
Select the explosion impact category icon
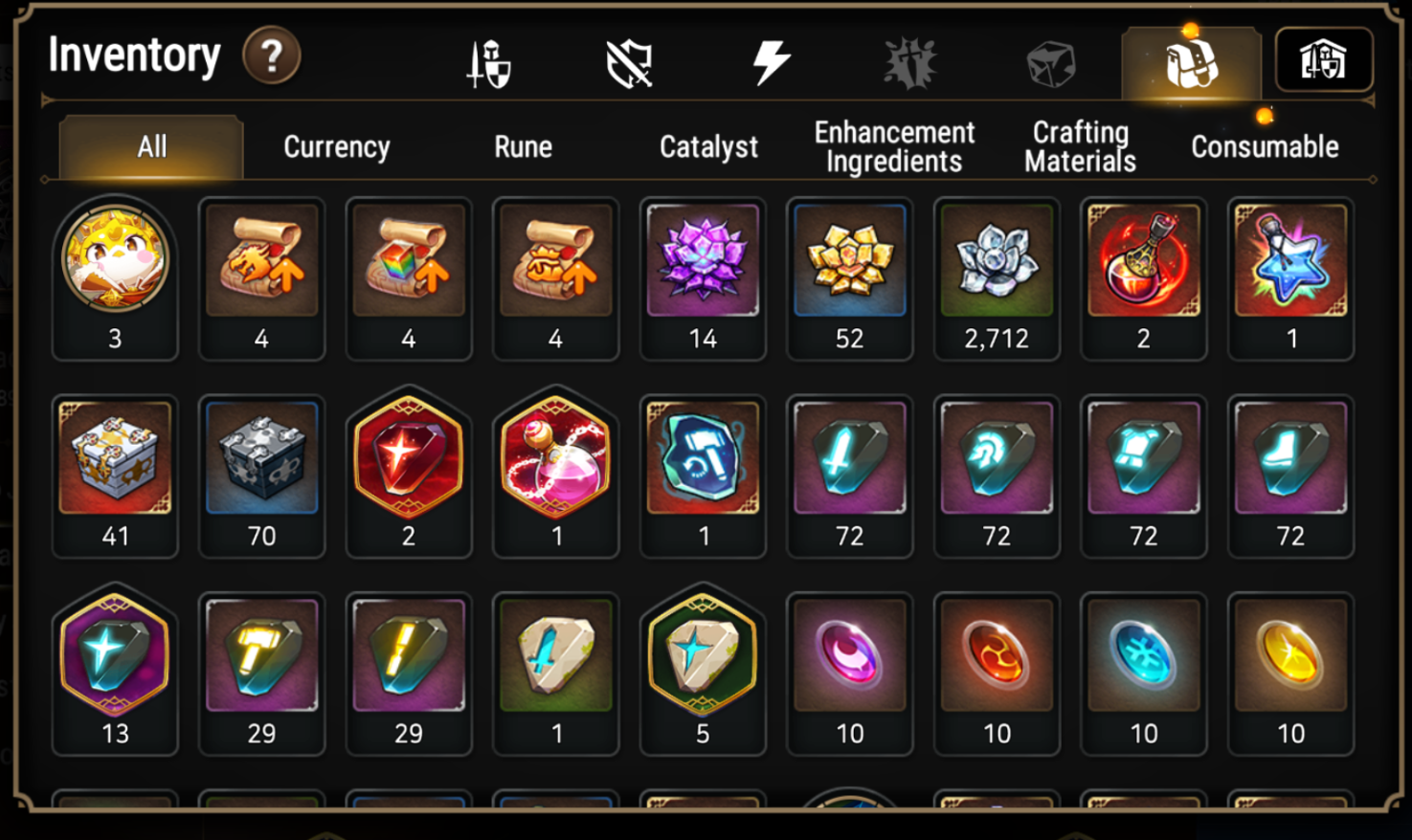(x=909, y=60)
